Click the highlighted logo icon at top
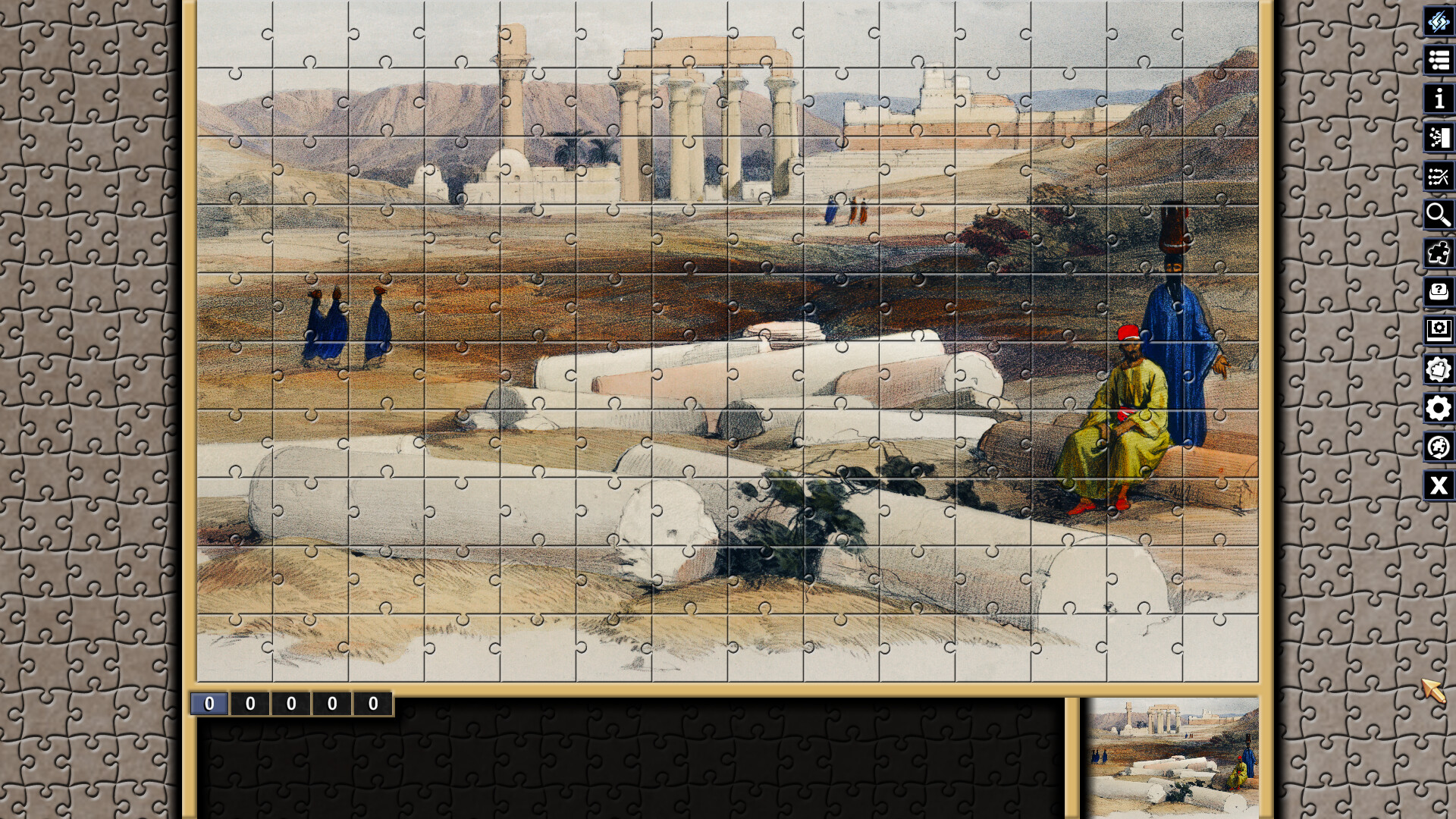 coord(1437,24)
